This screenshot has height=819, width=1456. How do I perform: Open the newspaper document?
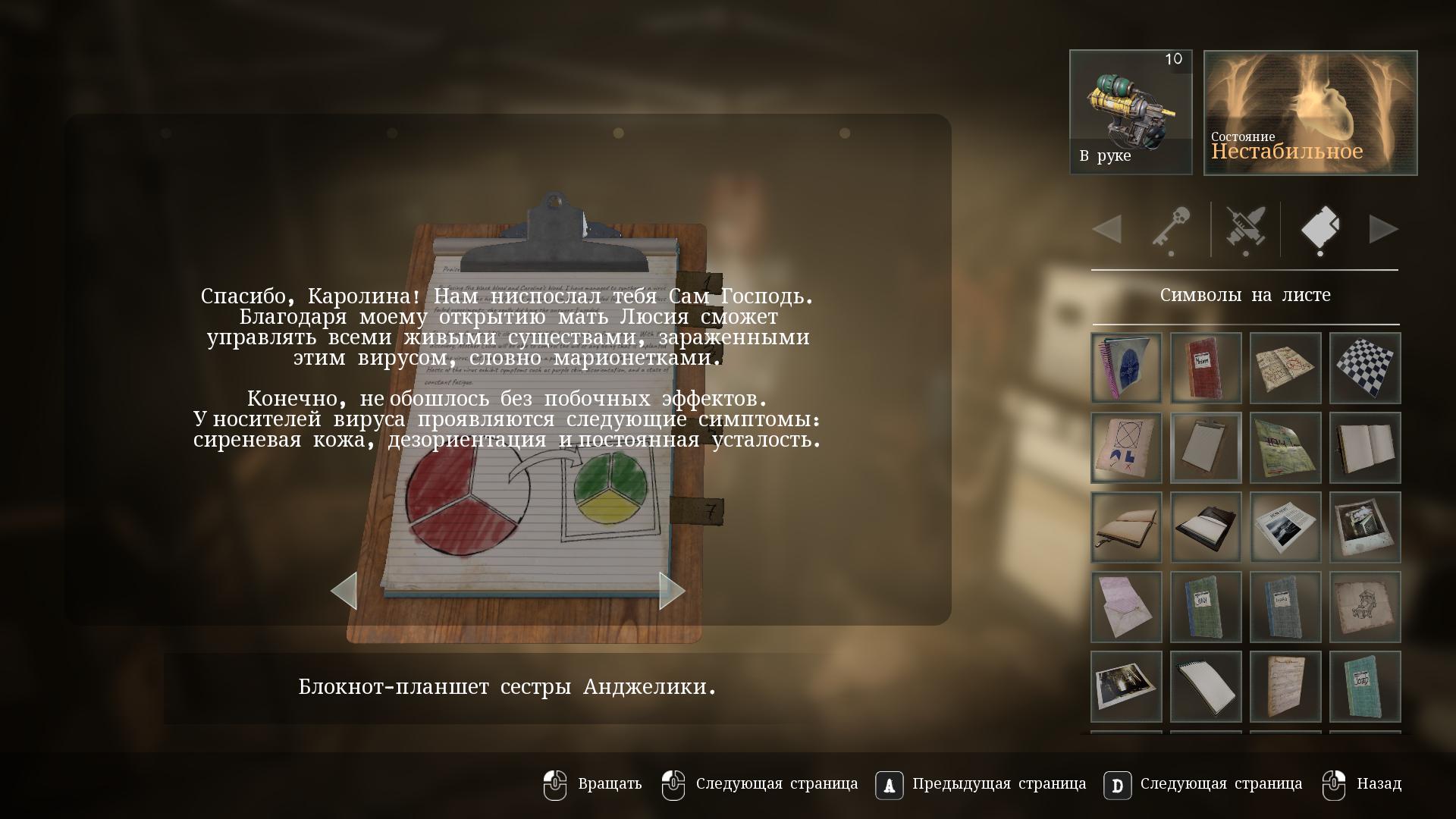(1285, 527)
